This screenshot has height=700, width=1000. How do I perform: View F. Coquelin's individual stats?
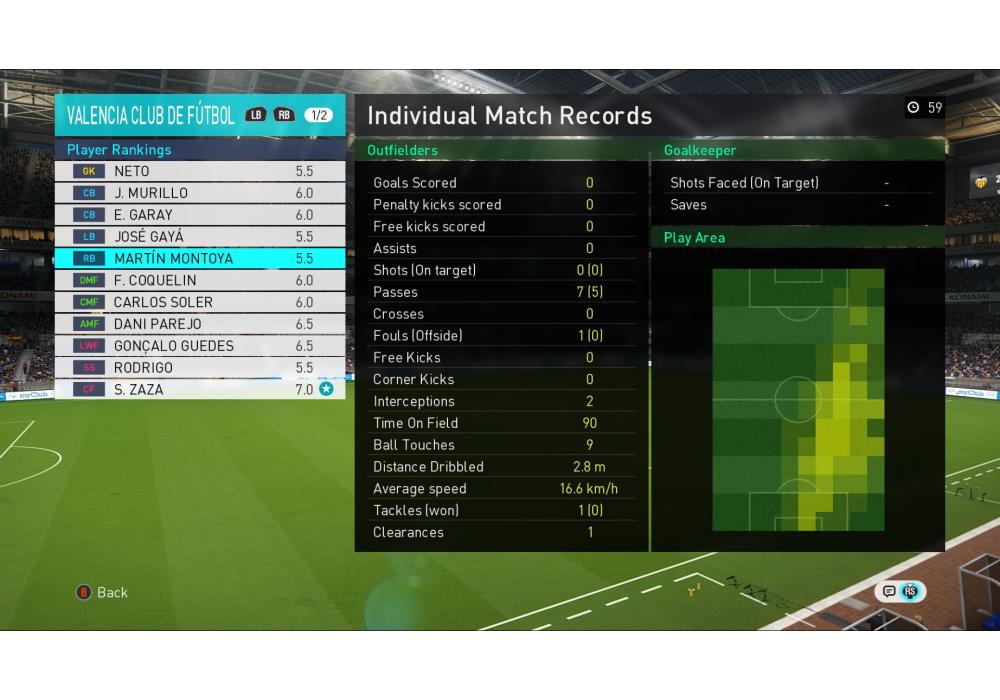[200, 280]
